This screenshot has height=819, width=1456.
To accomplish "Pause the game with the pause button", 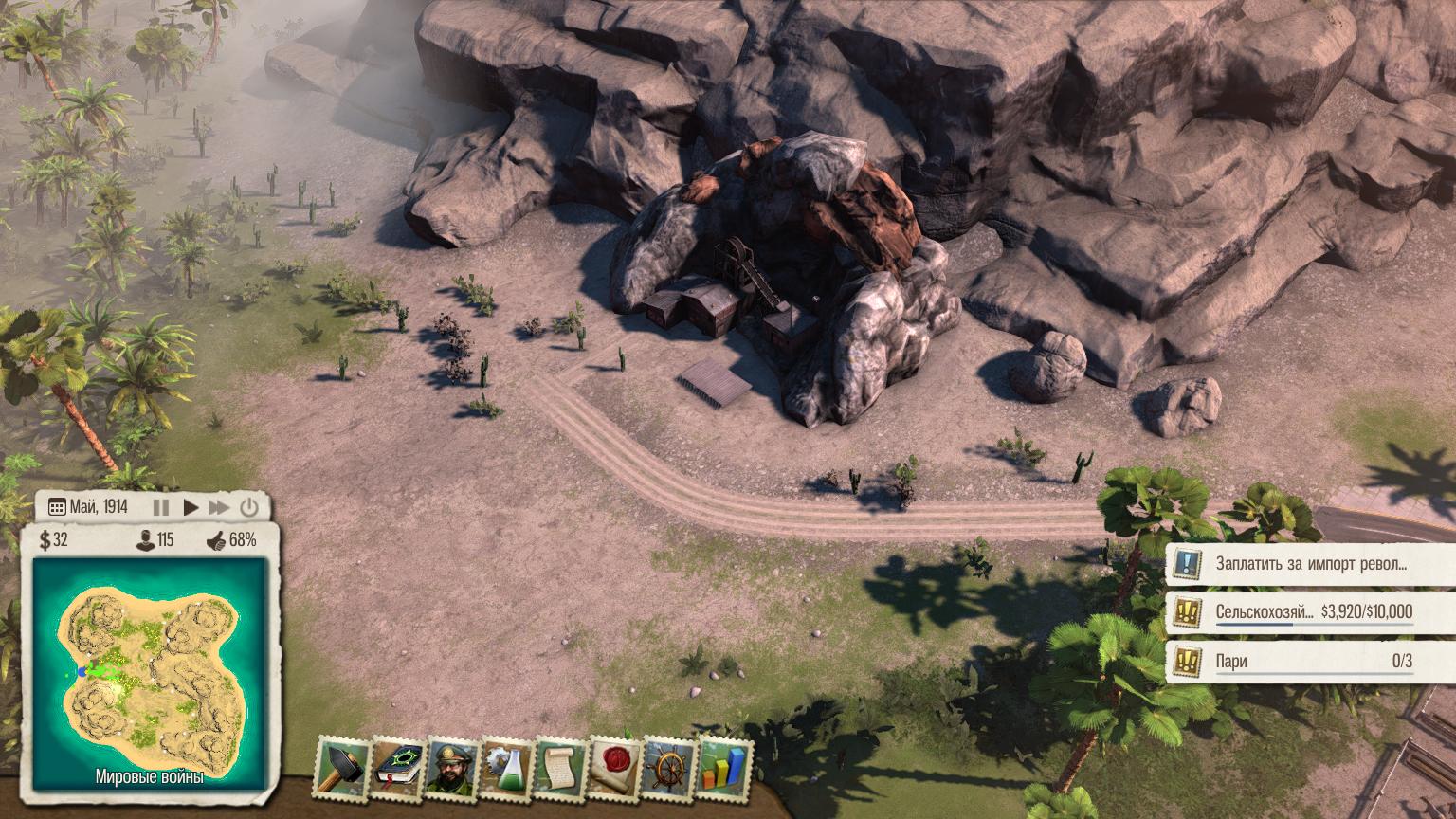I will pyautogui.click(x=160, y=507).
